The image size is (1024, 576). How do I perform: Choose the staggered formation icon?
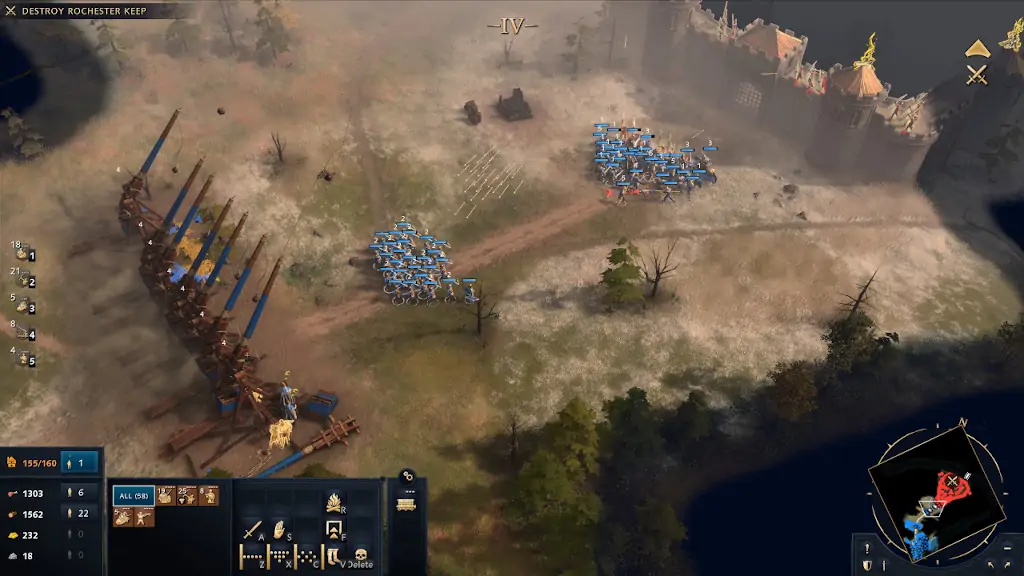[279, 556]
